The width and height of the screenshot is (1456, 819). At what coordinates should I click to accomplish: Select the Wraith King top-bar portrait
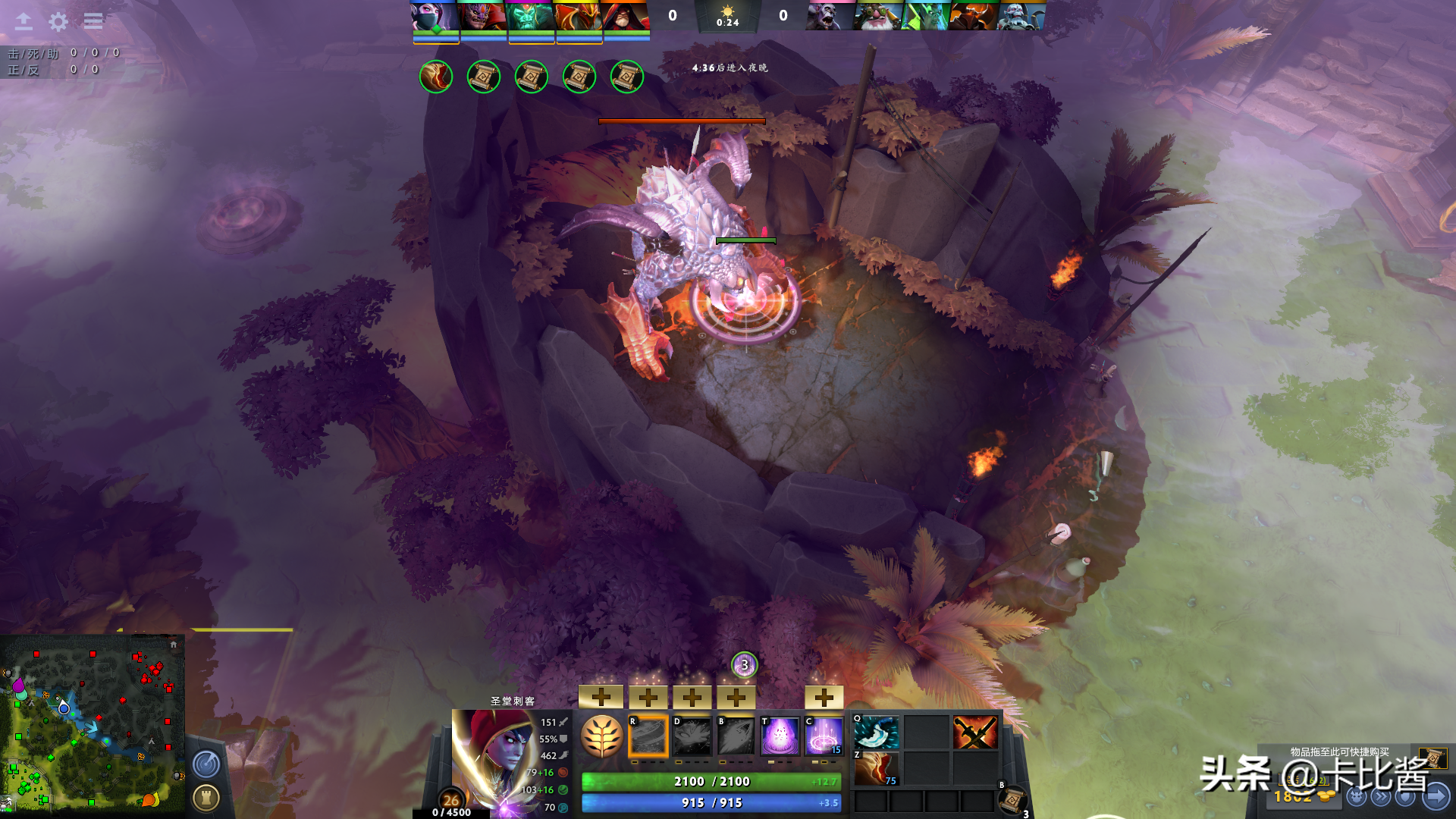point(529,16)
